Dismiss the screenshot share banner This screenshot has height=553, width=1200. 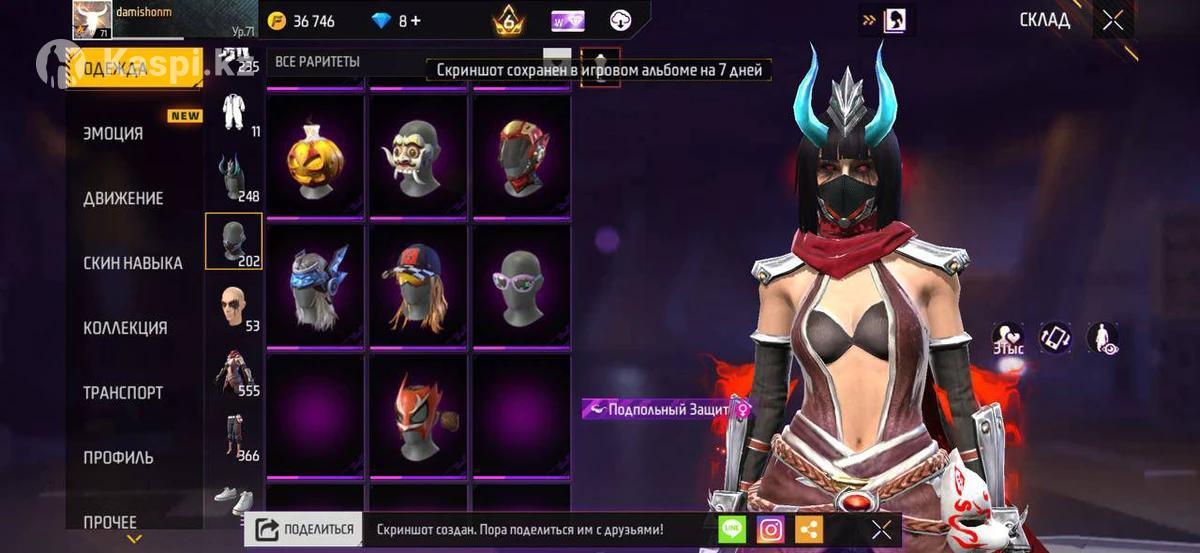pyautogui.click(x=881, y=530)
